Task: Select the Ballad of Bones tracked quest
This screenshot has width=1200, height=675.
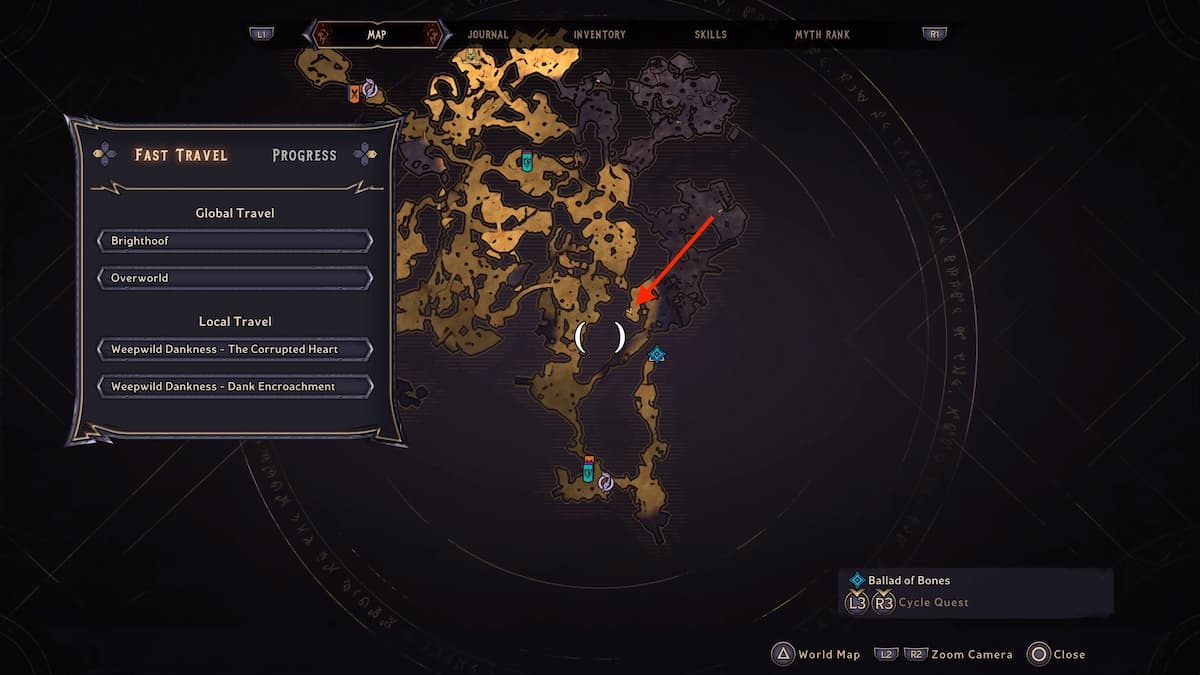Action: (907, 580)
